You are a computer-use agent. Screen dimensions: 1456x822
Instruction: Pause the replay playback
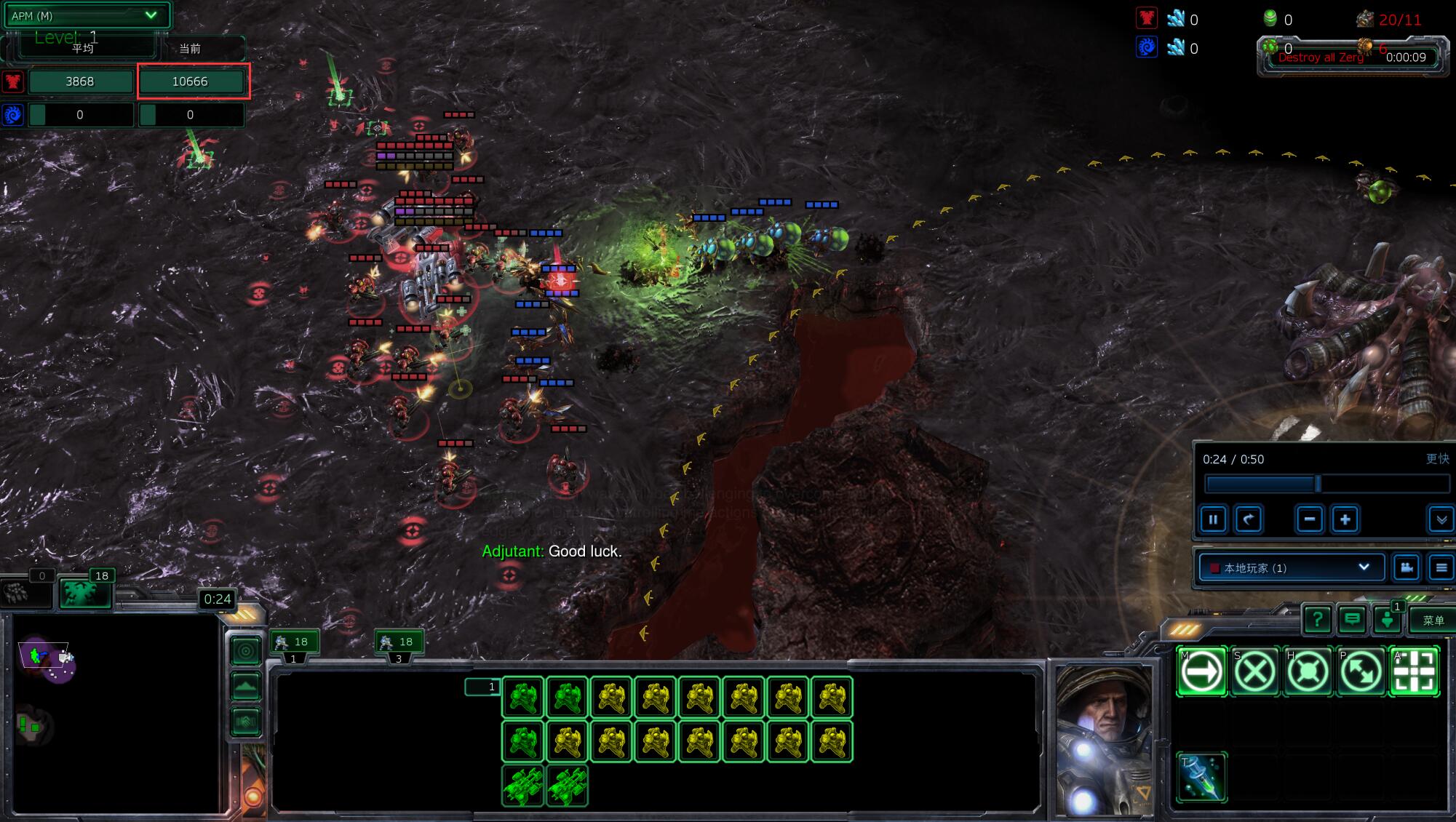click(1213, 519)
